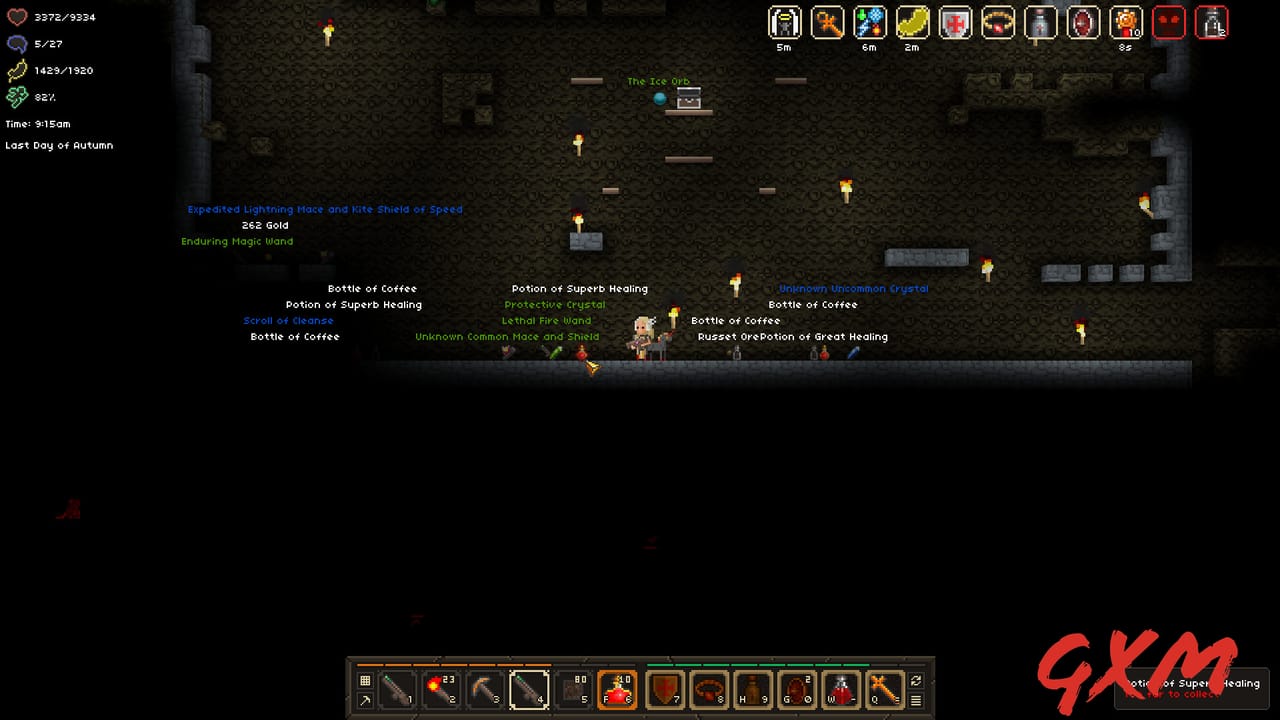Screen dimensions: 1280x720
Task: Click the healing potion bound to F
Action: click(617, 690)
